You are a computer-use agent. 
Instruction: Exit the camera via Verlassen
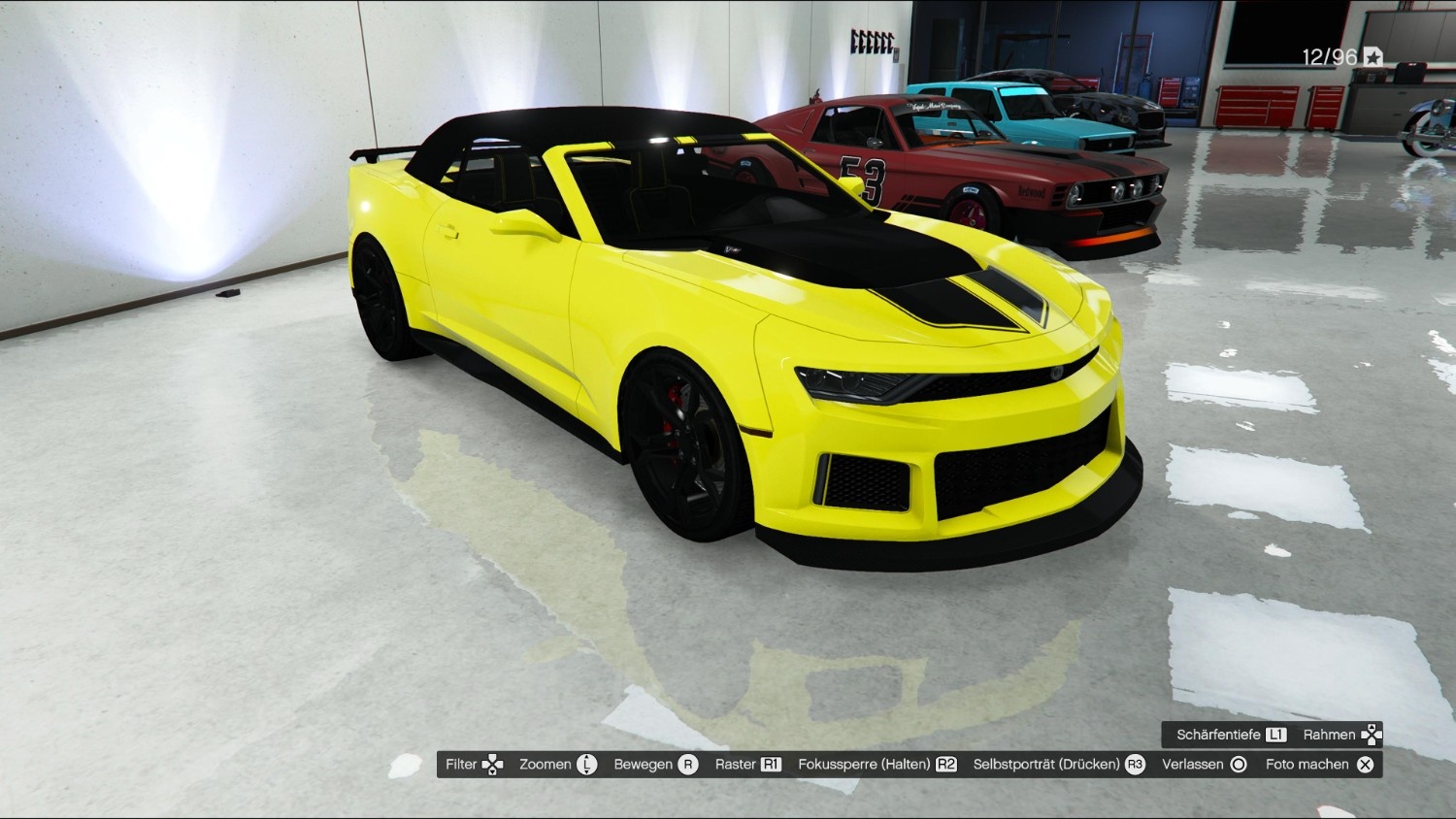point(1203,765)
